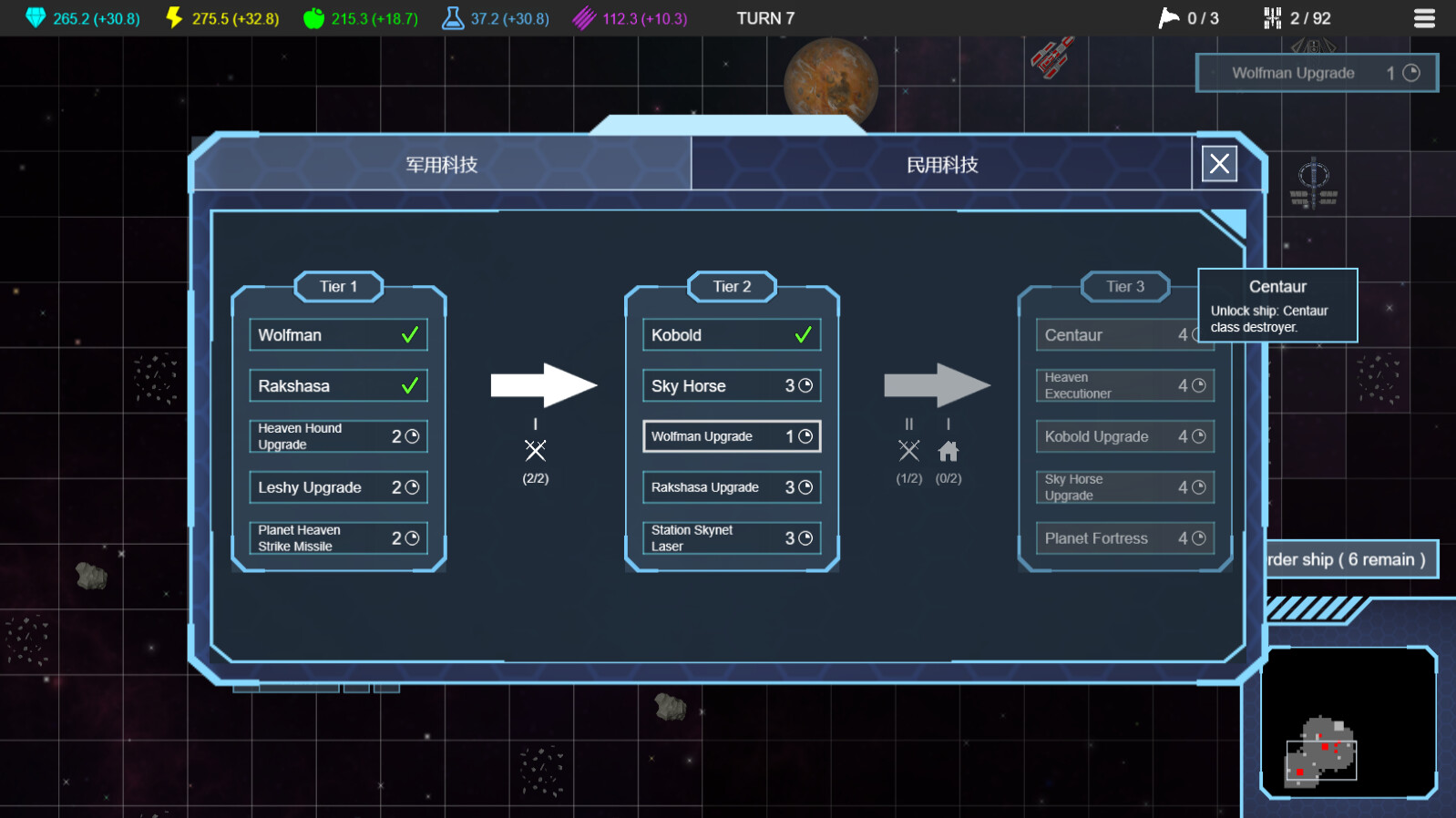1456x818 pixels.
Task: Switch to the 军用科技 tab
Action: [444, 165]
